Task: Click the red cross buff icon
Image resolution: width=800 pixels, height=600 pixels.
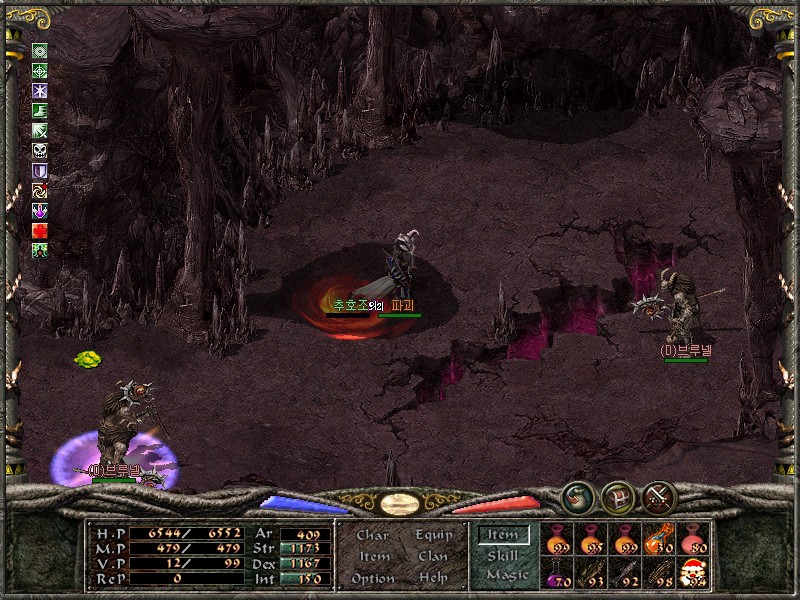Action: pos(40,230)
